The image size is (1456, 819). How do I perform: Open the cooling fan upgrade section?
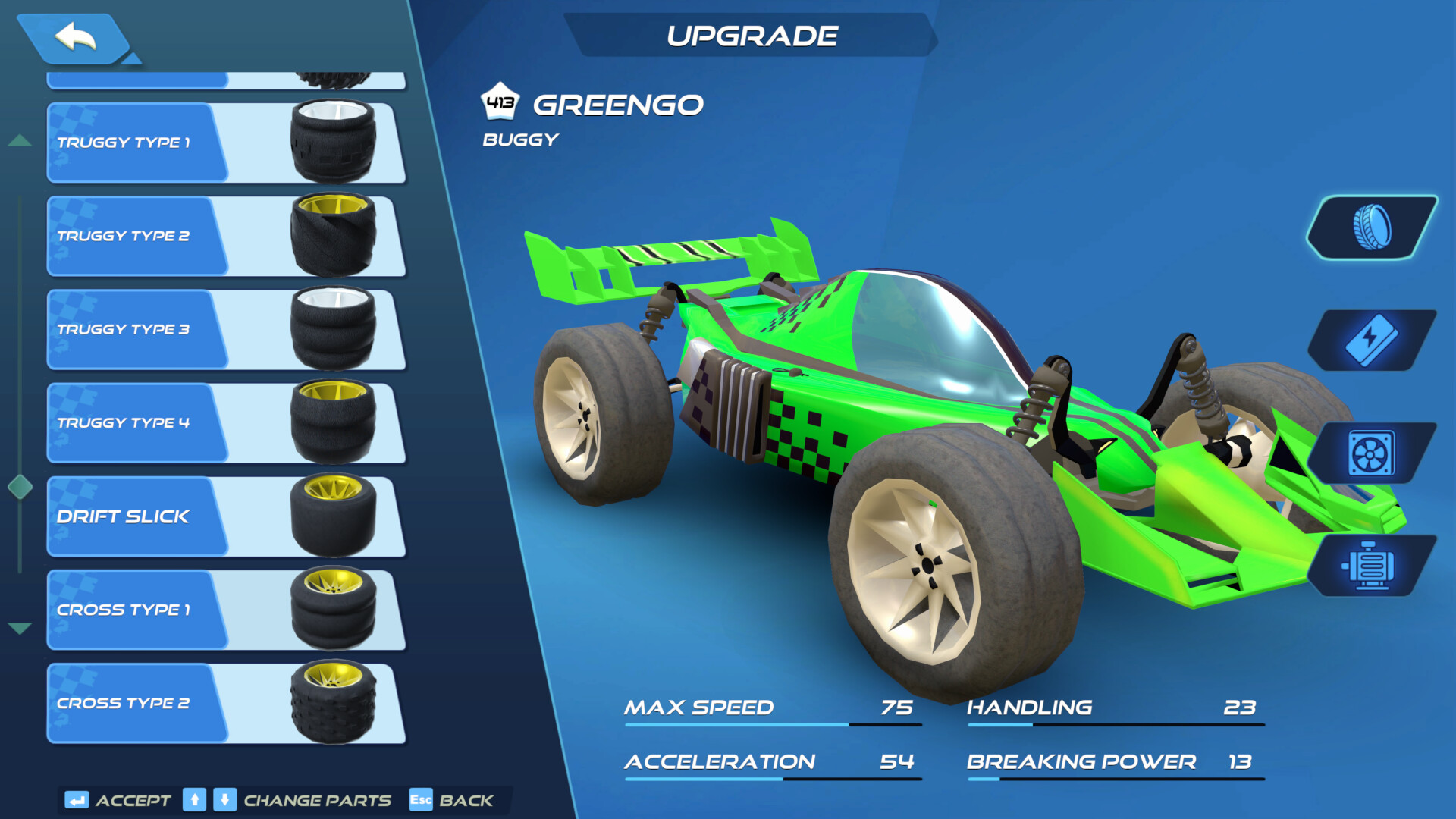tap(1373, 453)
